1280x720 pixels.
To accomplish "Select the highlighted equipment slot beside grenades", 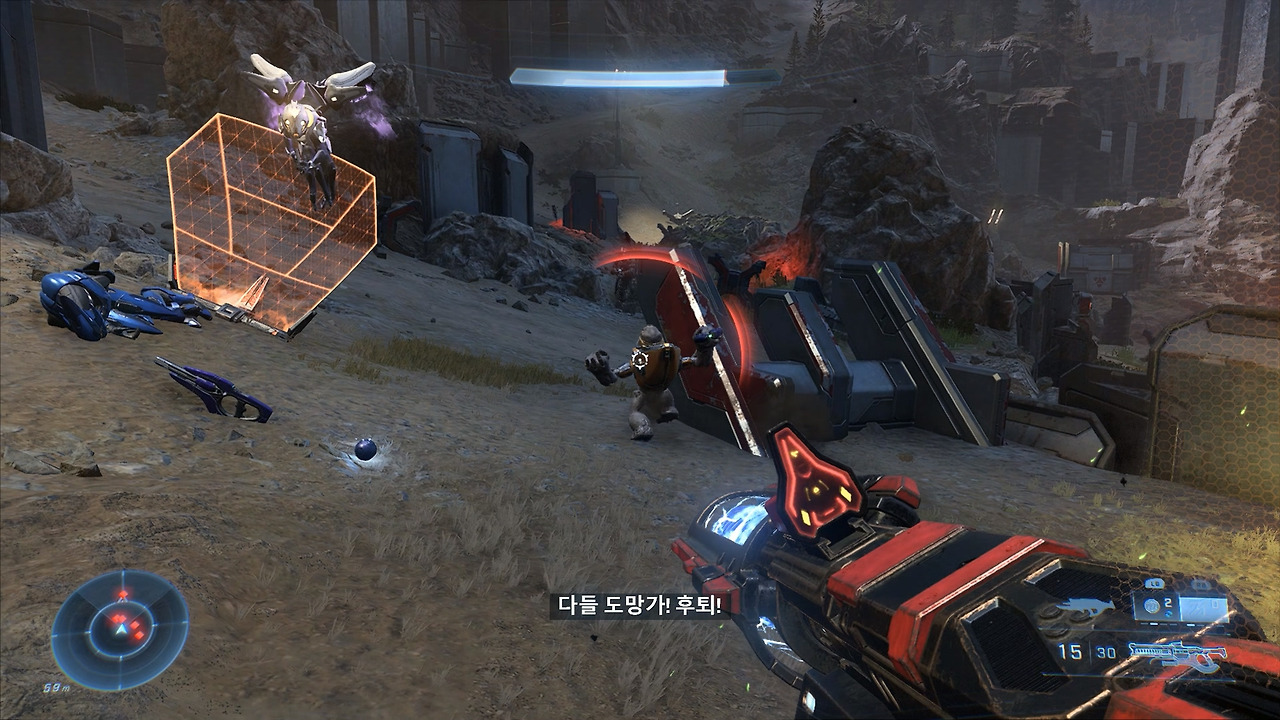I will click(x=1201, y=606).
